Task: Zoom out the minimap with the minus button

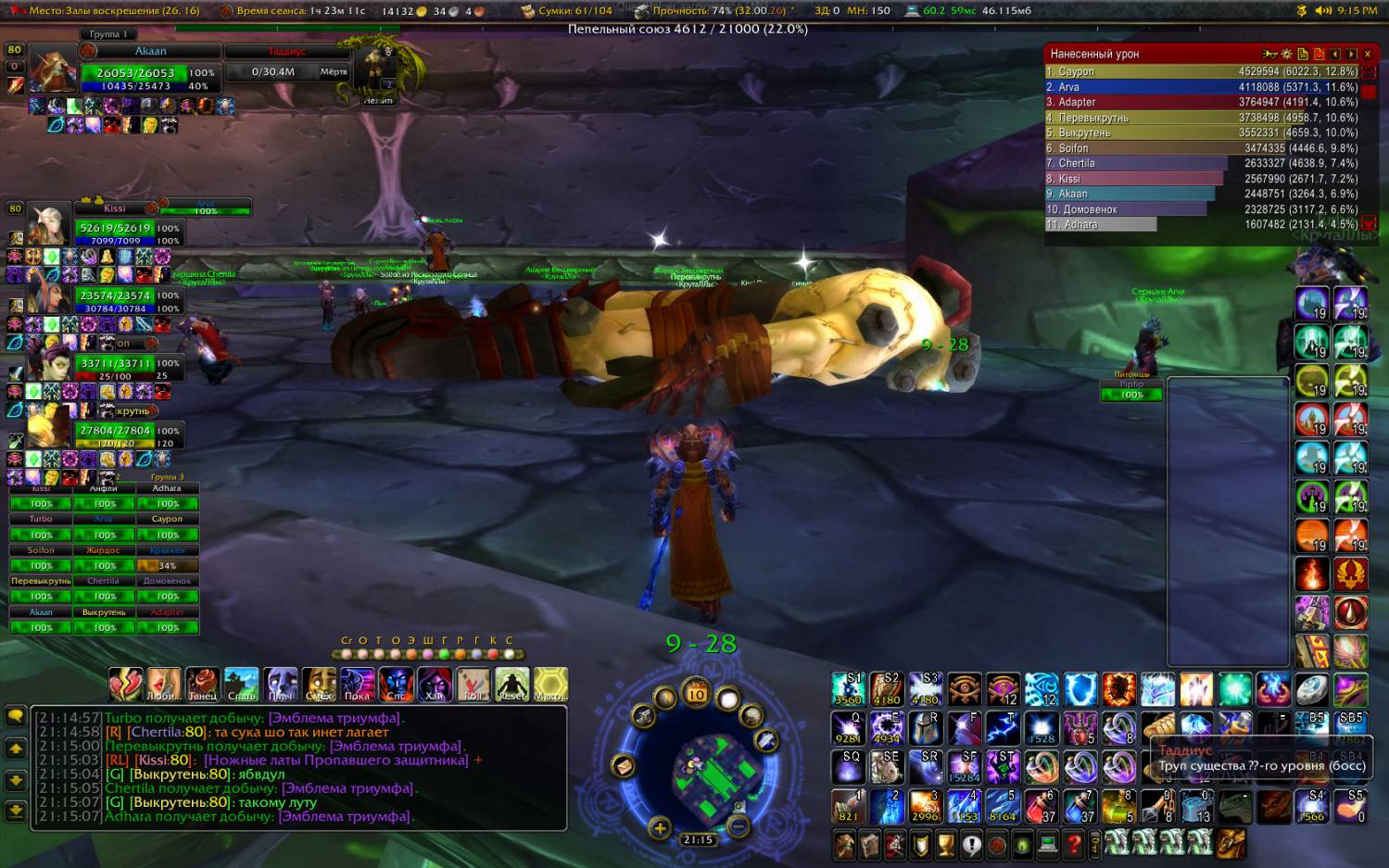Action: point(739,827)
